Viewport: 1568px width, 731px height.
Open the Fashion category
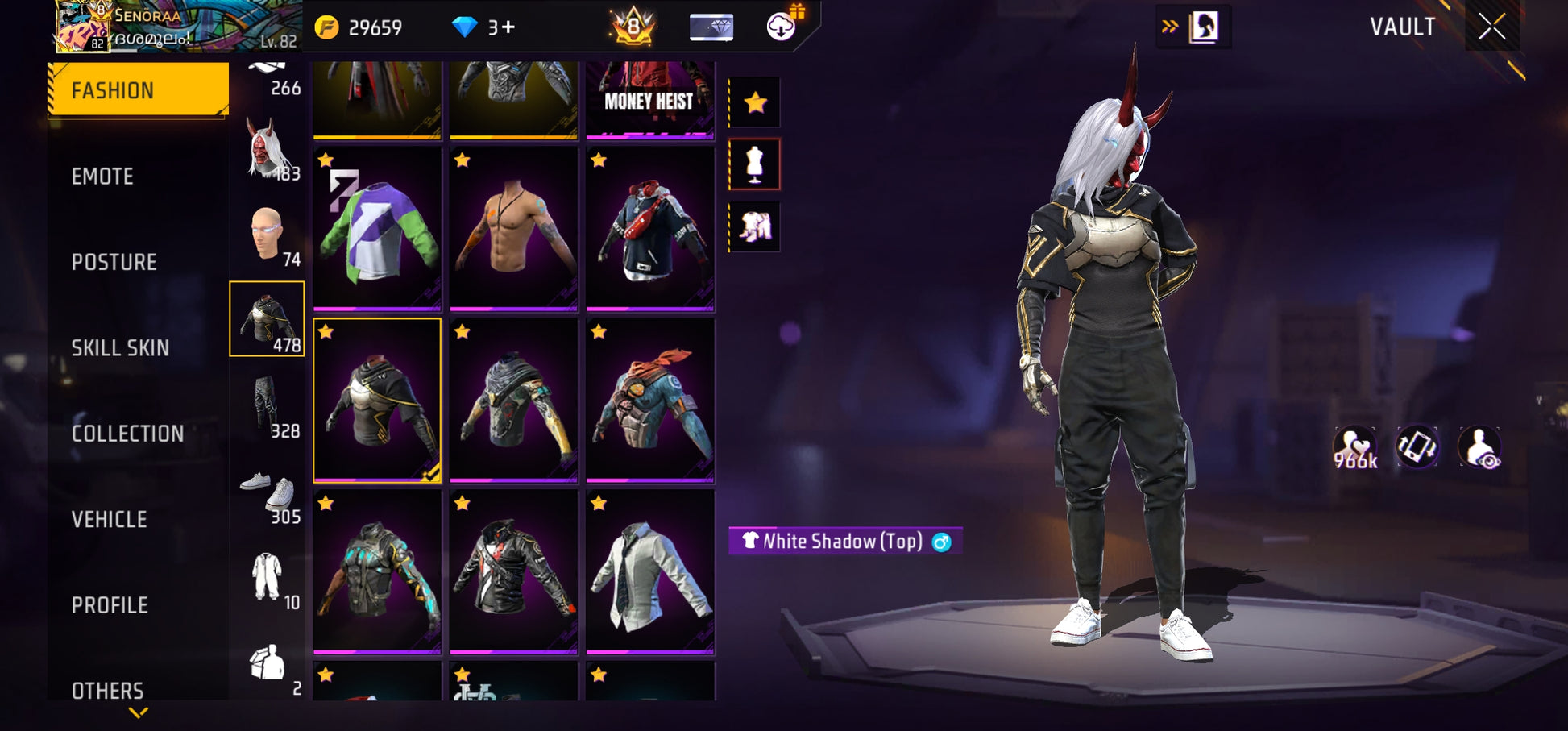pyautogui.click(x=137, y=90)
